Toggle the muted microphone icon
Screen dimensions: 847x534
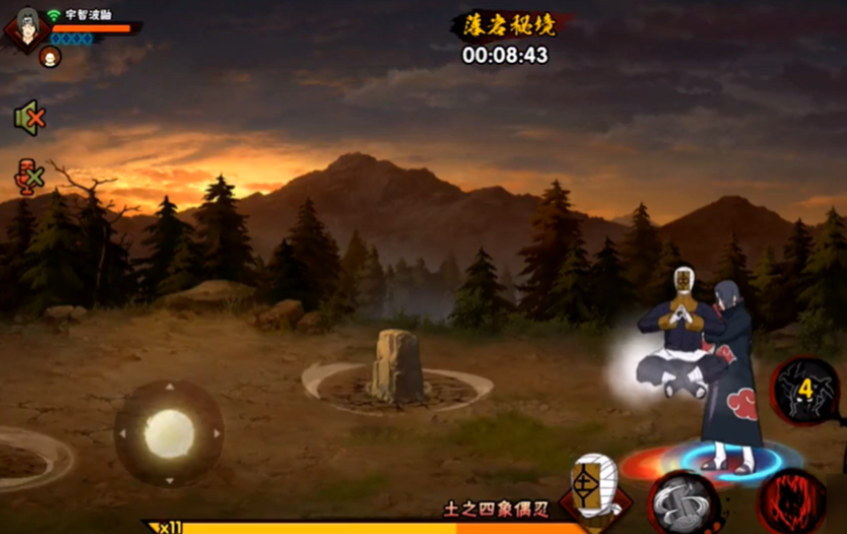point(28,177)
